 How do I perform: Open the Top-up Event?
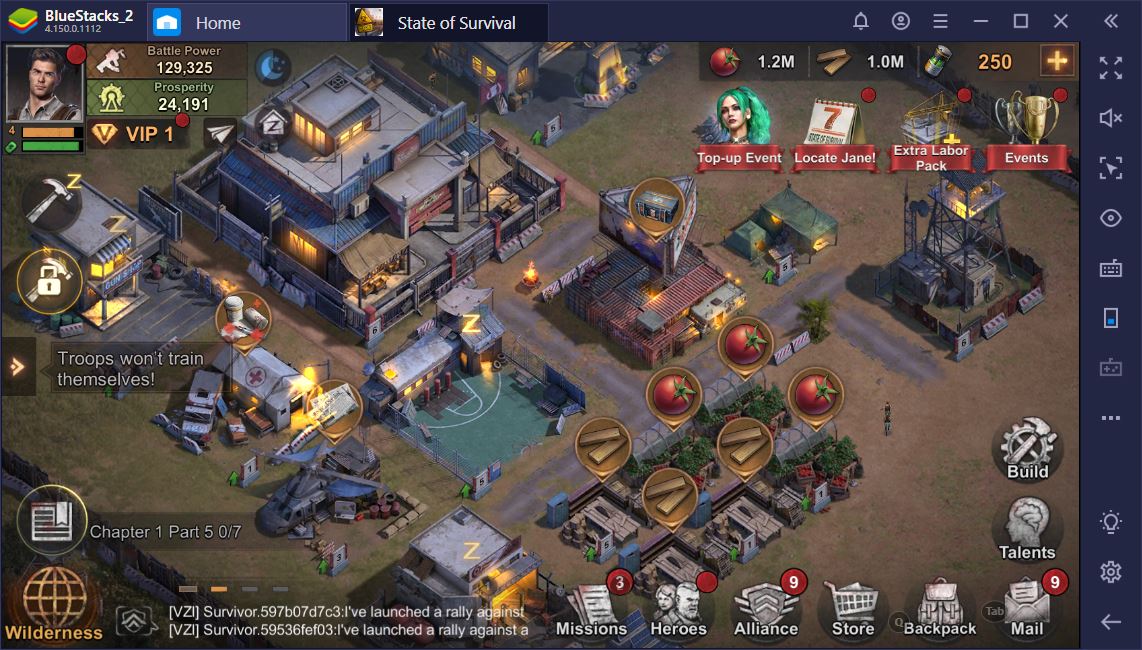click(740, 130)
